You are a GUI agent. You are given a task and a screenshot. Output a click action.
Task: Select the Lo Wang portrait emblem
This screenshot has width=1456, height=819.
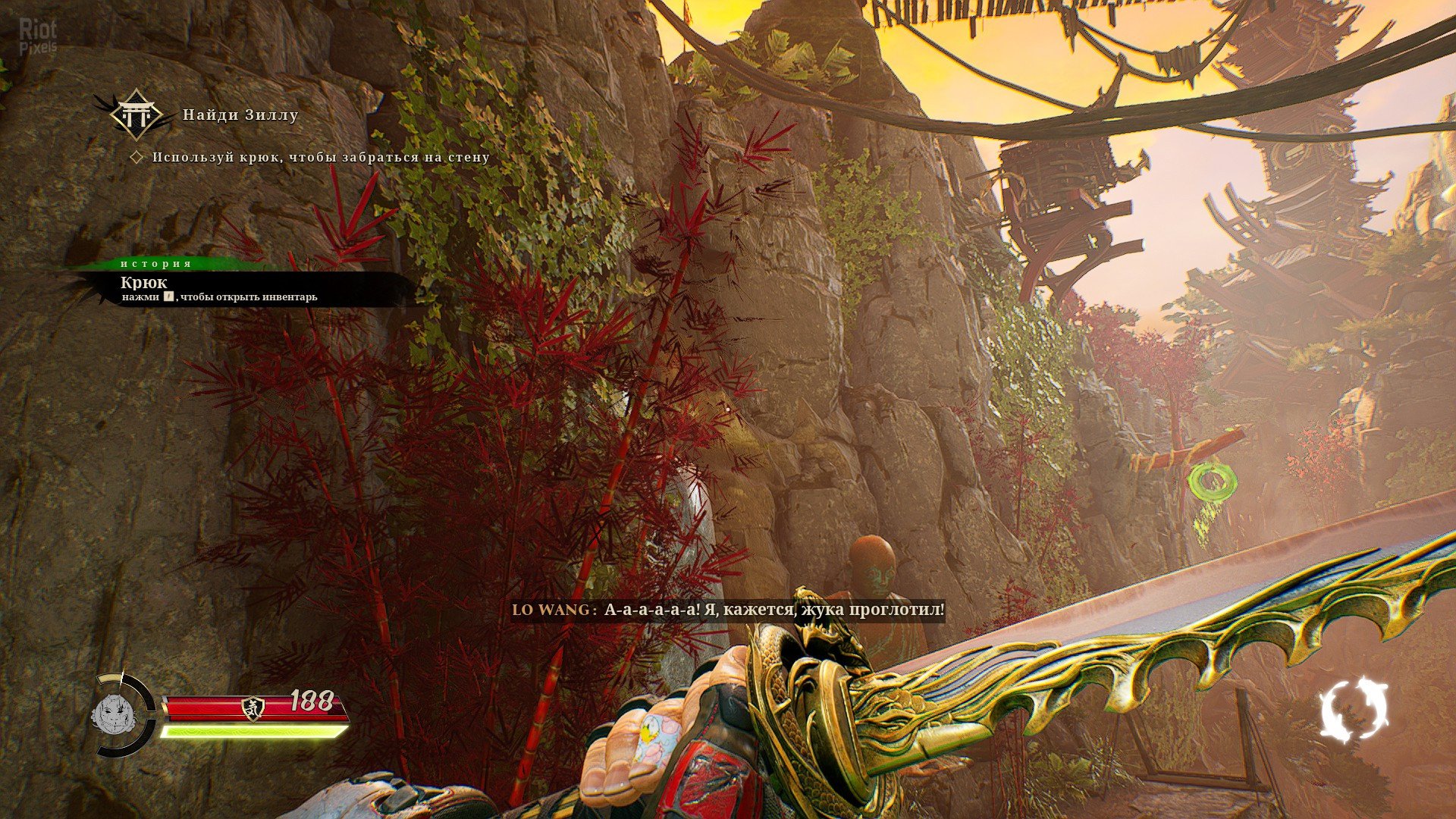pos(113,714)
